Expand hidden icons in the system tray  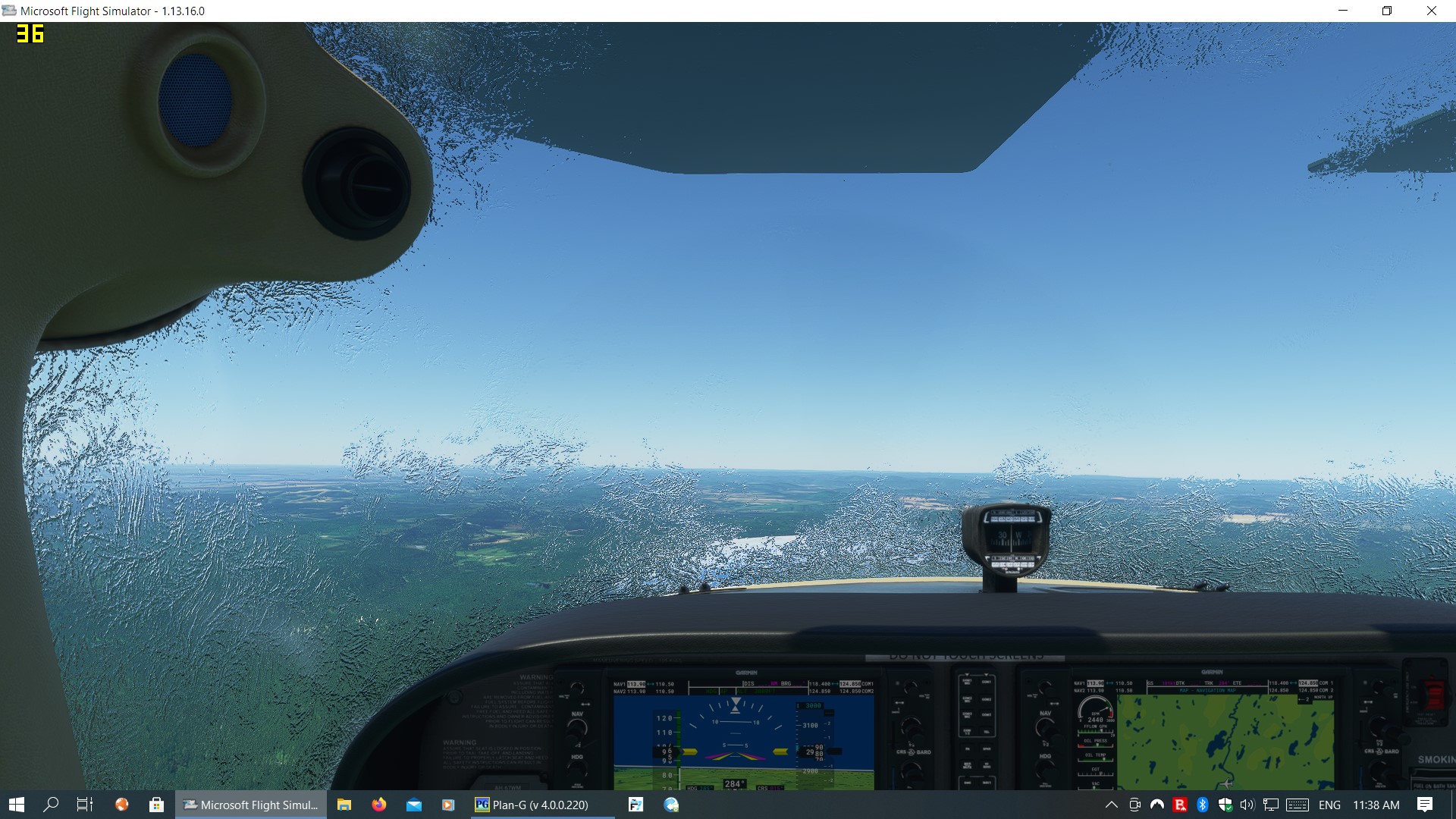pos(1112,805)
